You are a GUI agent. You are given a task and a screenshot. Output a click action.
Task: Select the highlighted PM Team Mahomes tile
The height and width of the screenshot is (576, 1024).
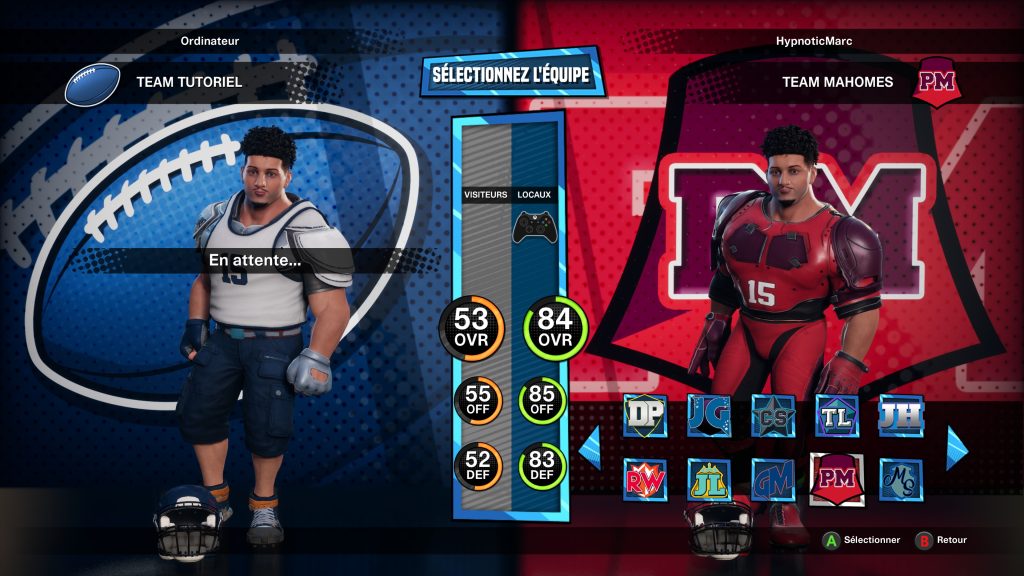point(836,479)
